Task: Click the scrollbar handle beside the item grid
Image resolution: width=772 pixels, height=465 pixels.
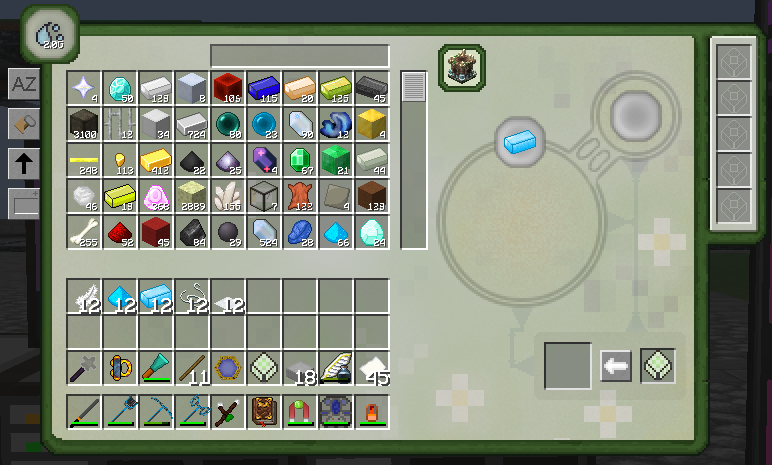Action: point(413,87)
